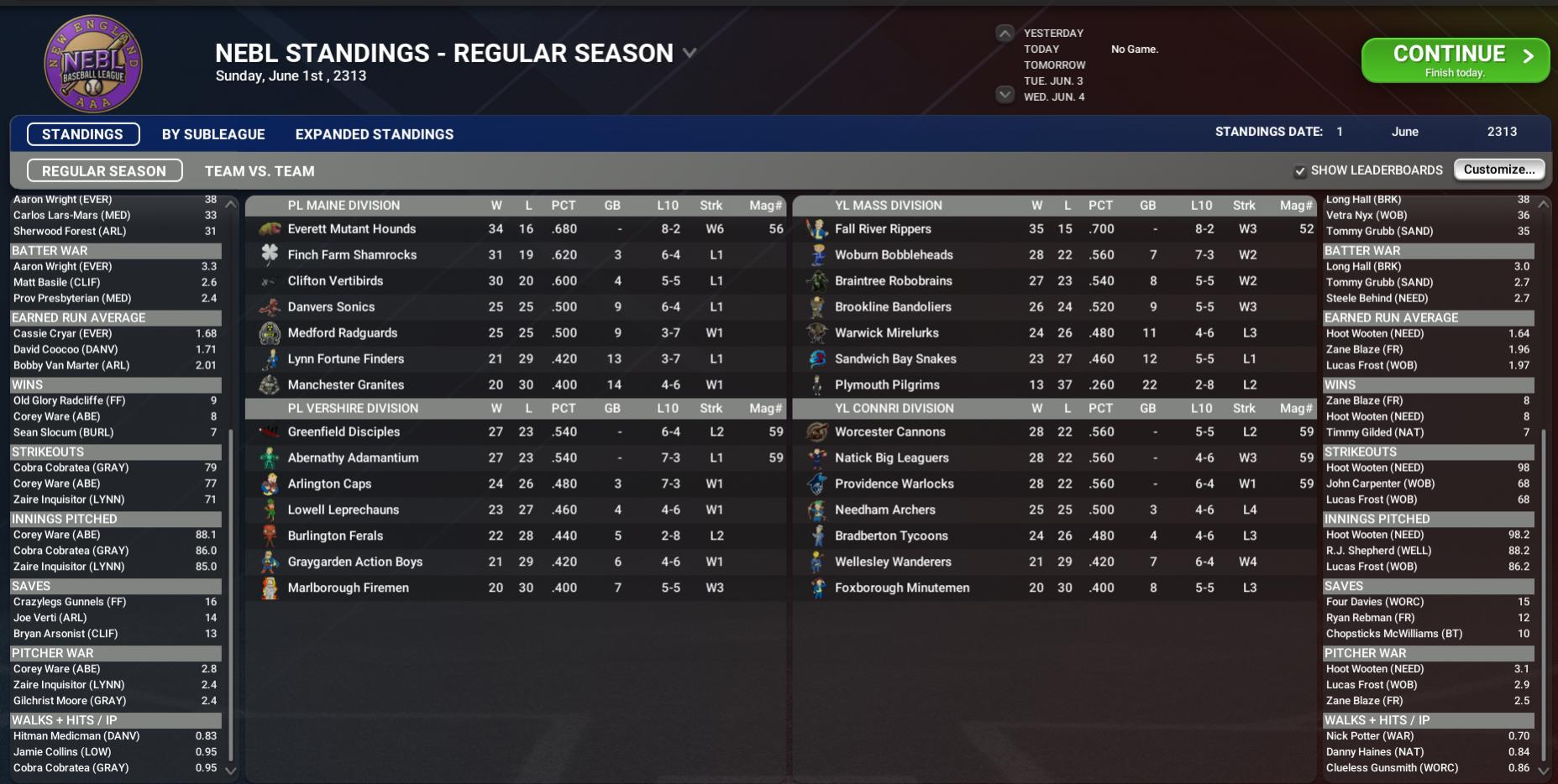Viewport: 1558px width, 784px height.
Task: Open the Everett Mutant Hounds team
Action: (351, 229)
